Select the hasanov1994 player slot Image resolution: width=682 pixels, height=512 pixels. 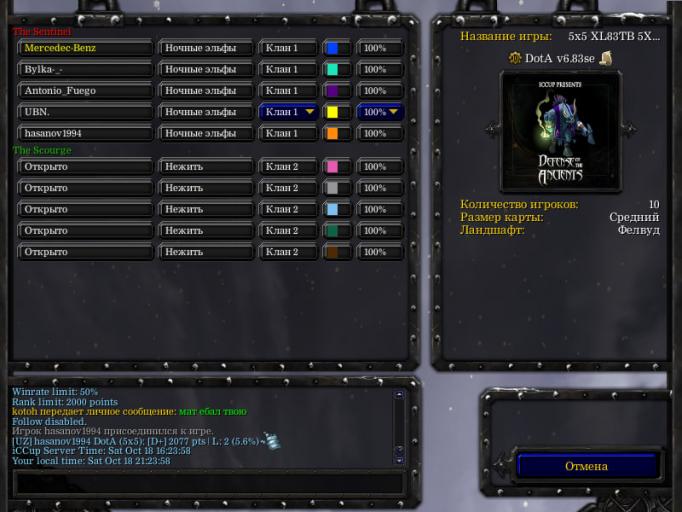click(86, 133)
